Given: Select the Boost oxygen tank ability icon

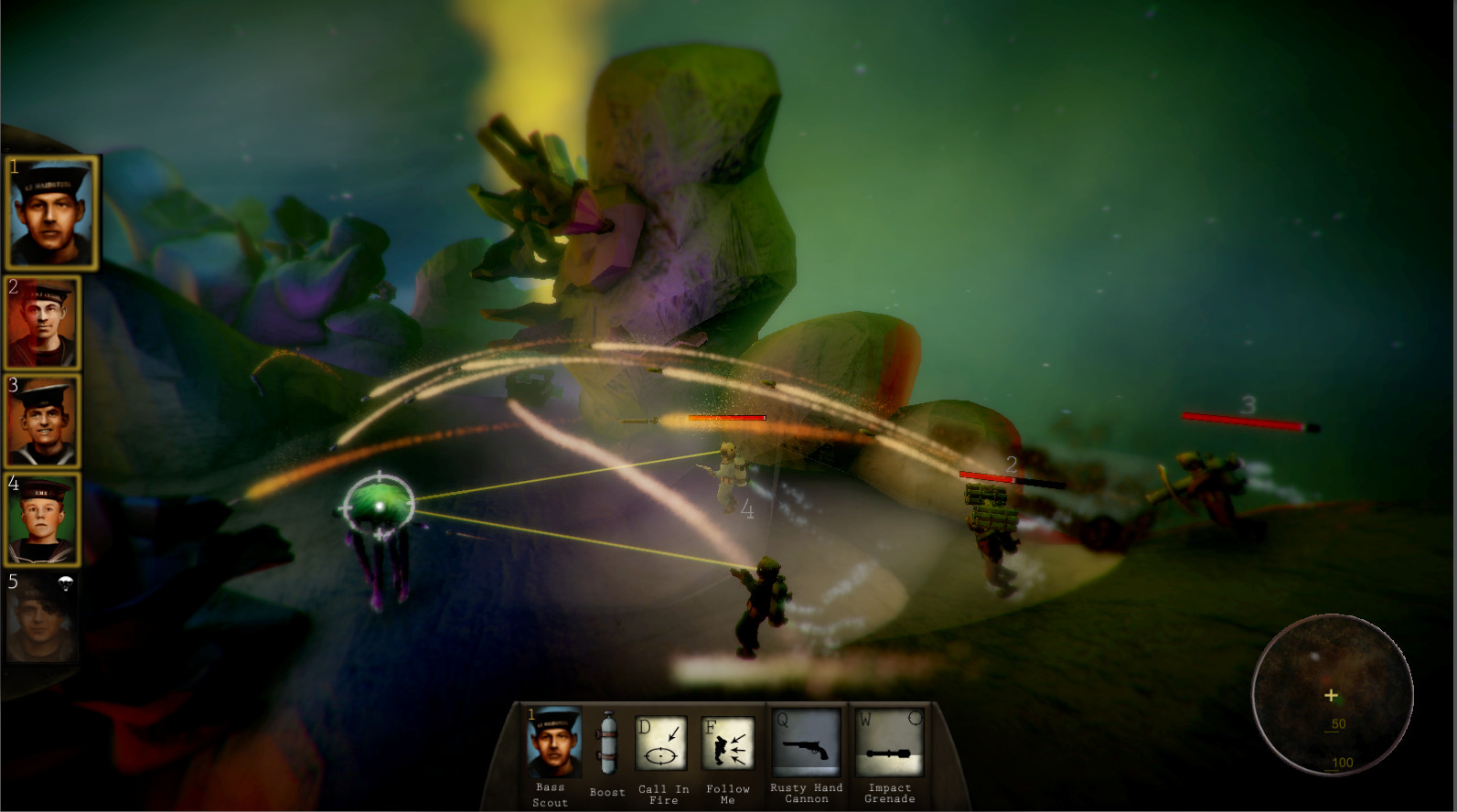Looking at the screenshot, I should tap(606, 743).
